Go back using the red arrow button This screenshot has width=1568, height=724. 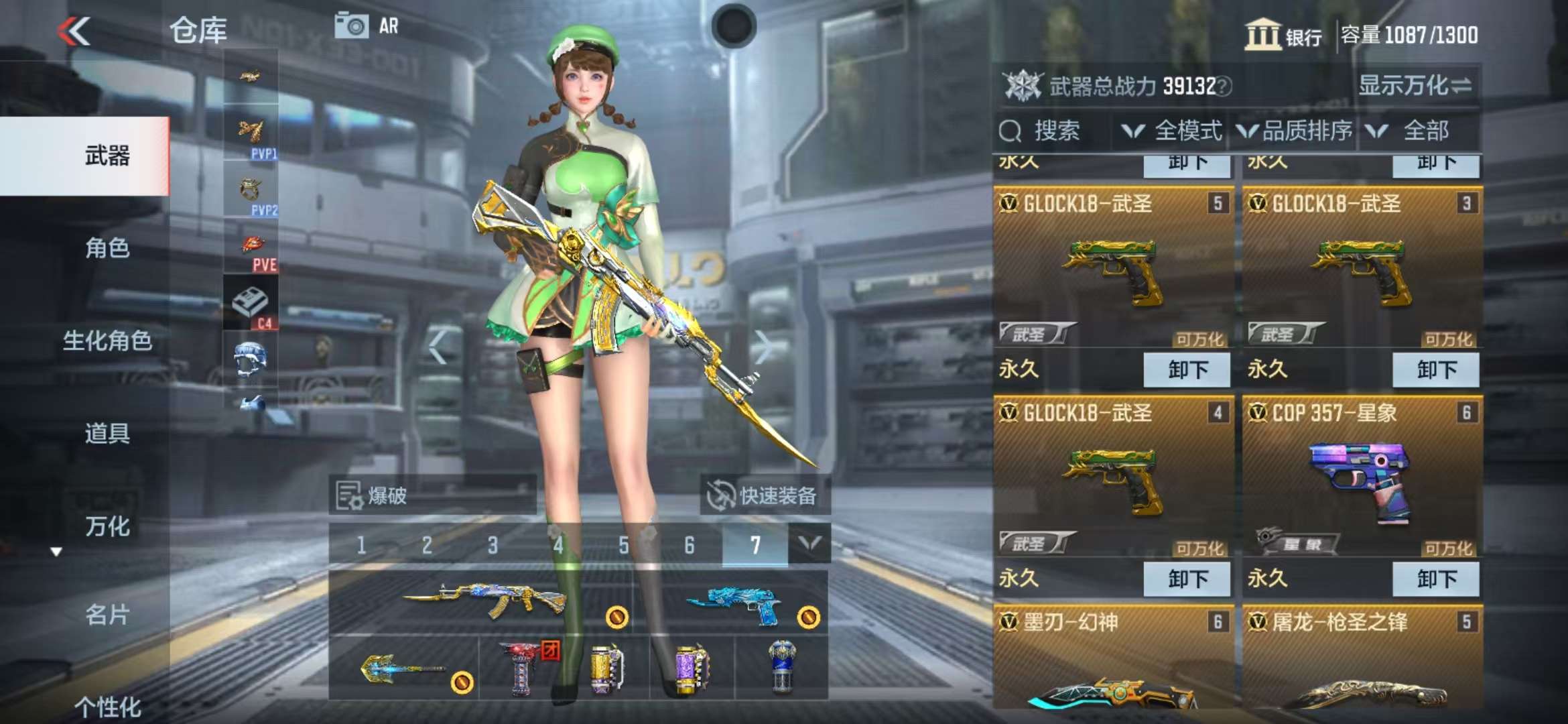pyautogui.click(x=74, y=32)
